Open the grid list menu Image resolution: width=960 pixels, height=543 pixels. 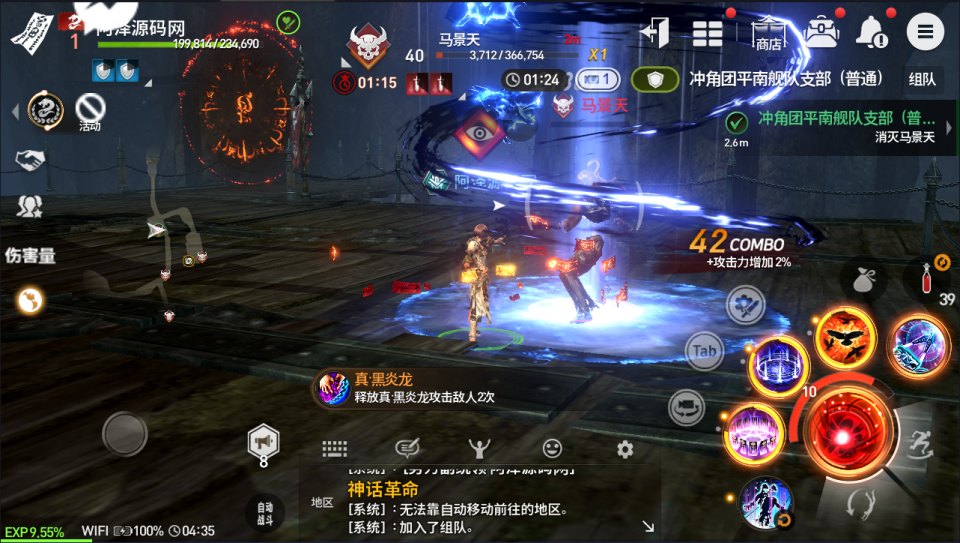tap(707, 33)
